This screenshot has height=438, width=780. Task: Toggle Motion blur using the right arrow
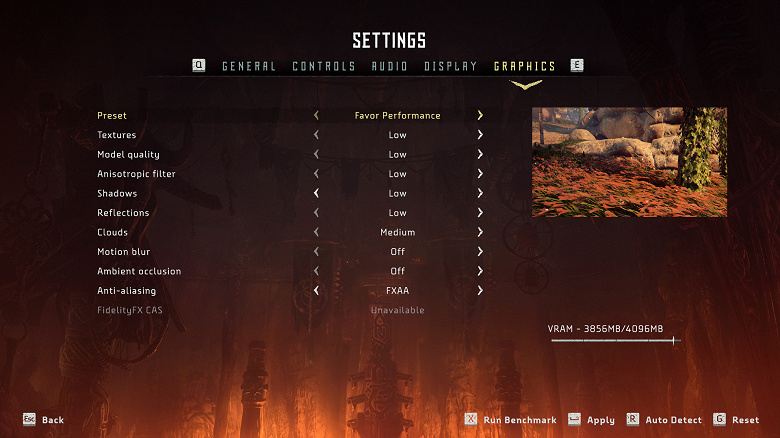[x=480, y=252]
